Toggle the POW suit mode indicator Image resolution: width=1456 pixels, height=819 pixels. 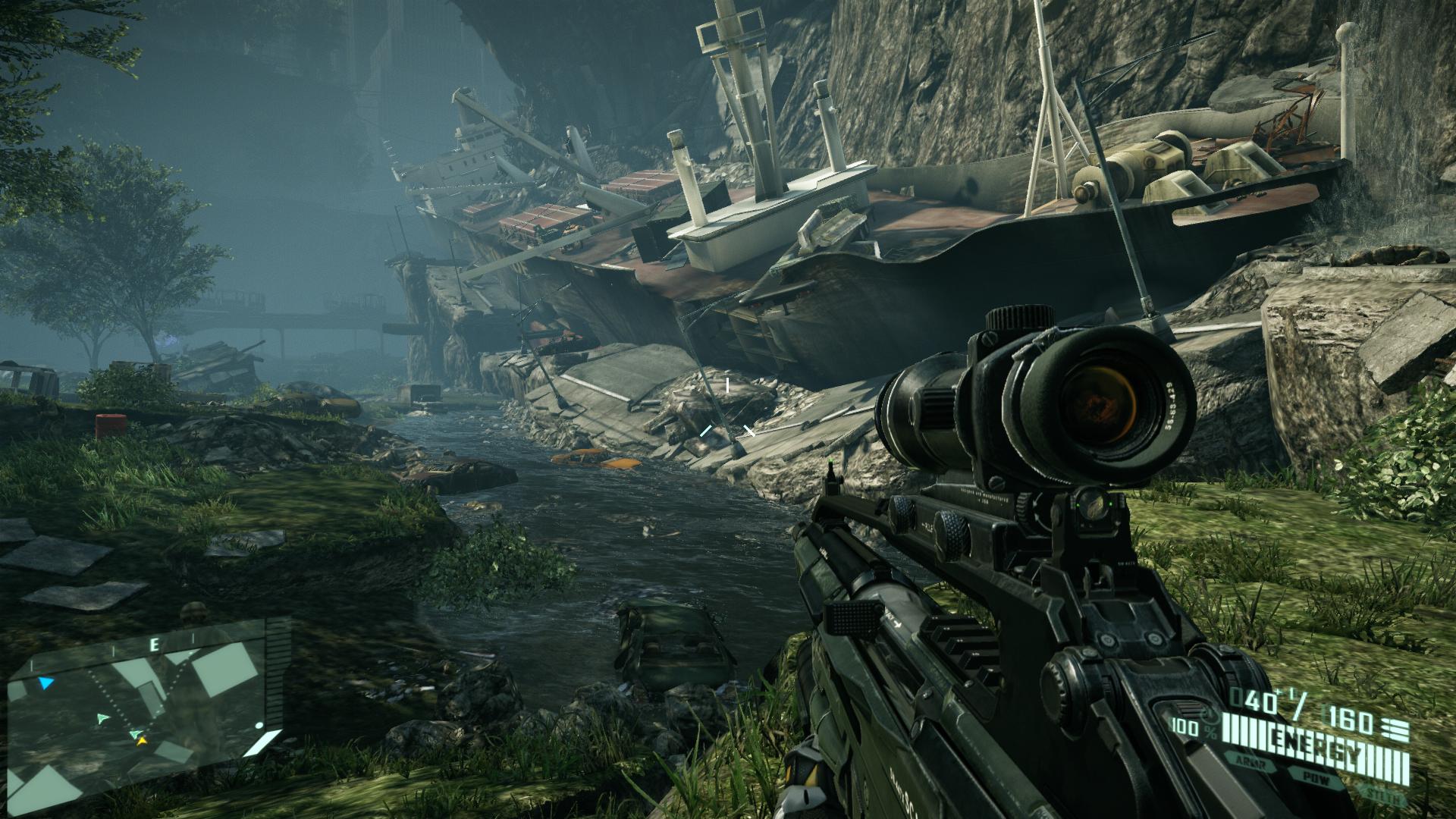pos(1316,778)
